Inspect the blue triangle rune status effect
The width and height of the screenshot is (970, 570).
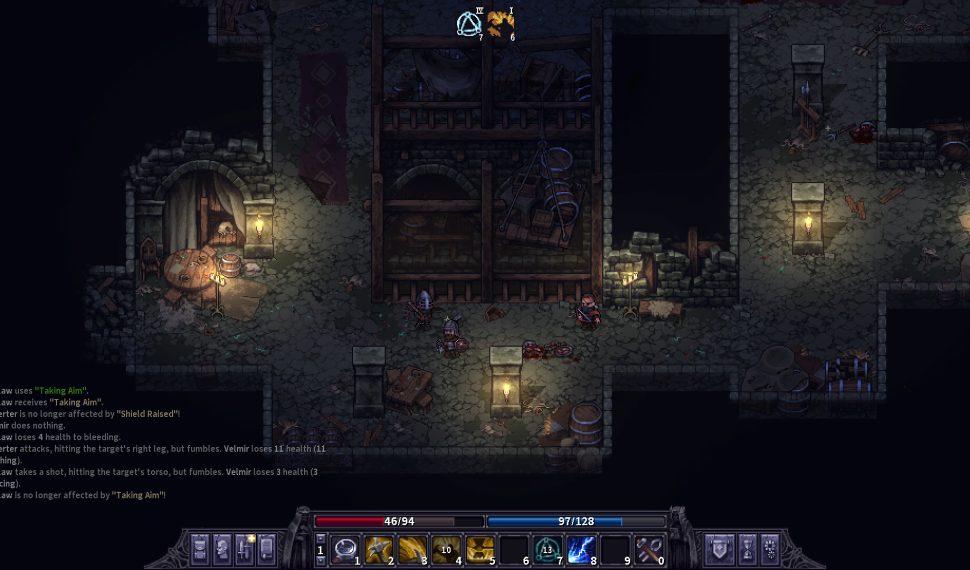point(468,24)
